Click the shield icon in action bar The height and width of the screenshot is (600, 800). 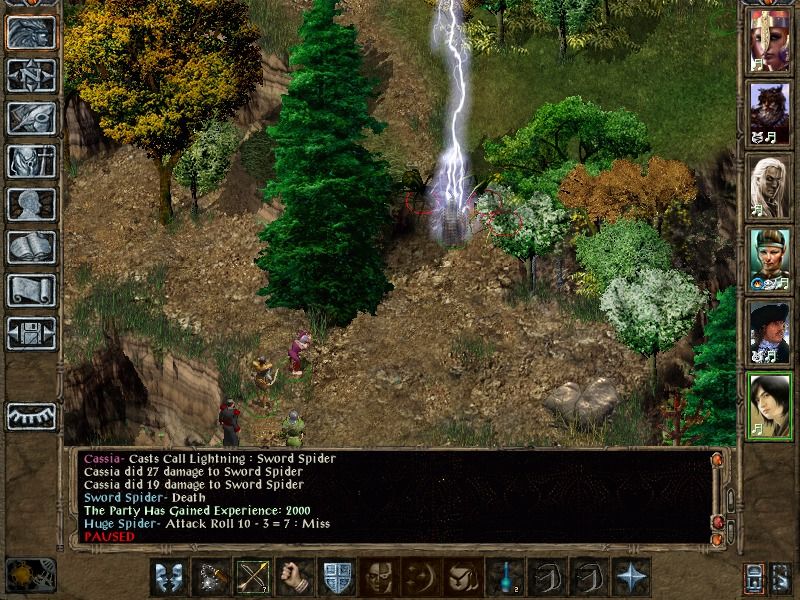point(334,578)
